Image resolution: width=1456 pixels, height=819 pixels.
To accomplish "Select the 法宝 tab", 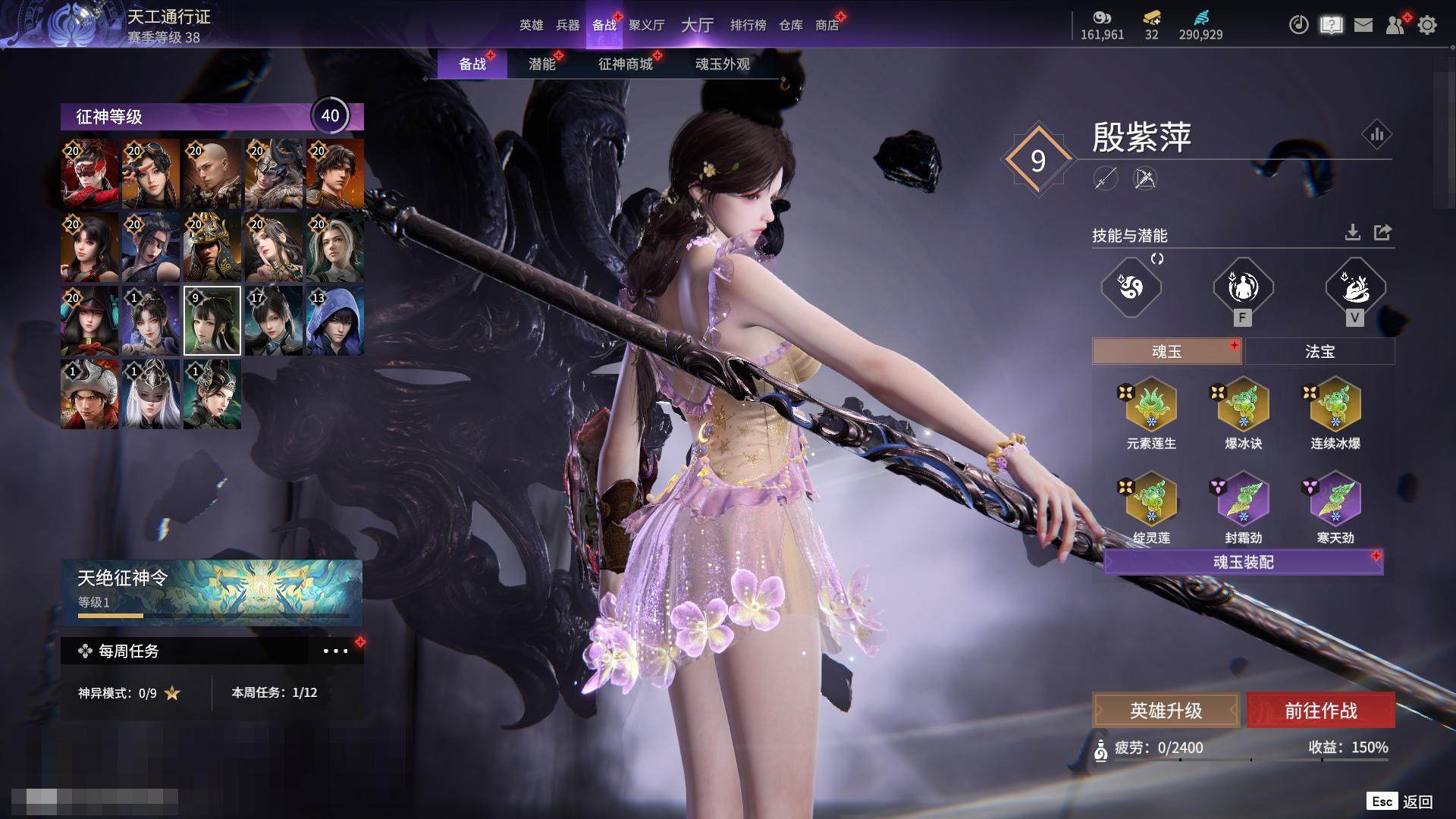I will tap(1319, 352).
